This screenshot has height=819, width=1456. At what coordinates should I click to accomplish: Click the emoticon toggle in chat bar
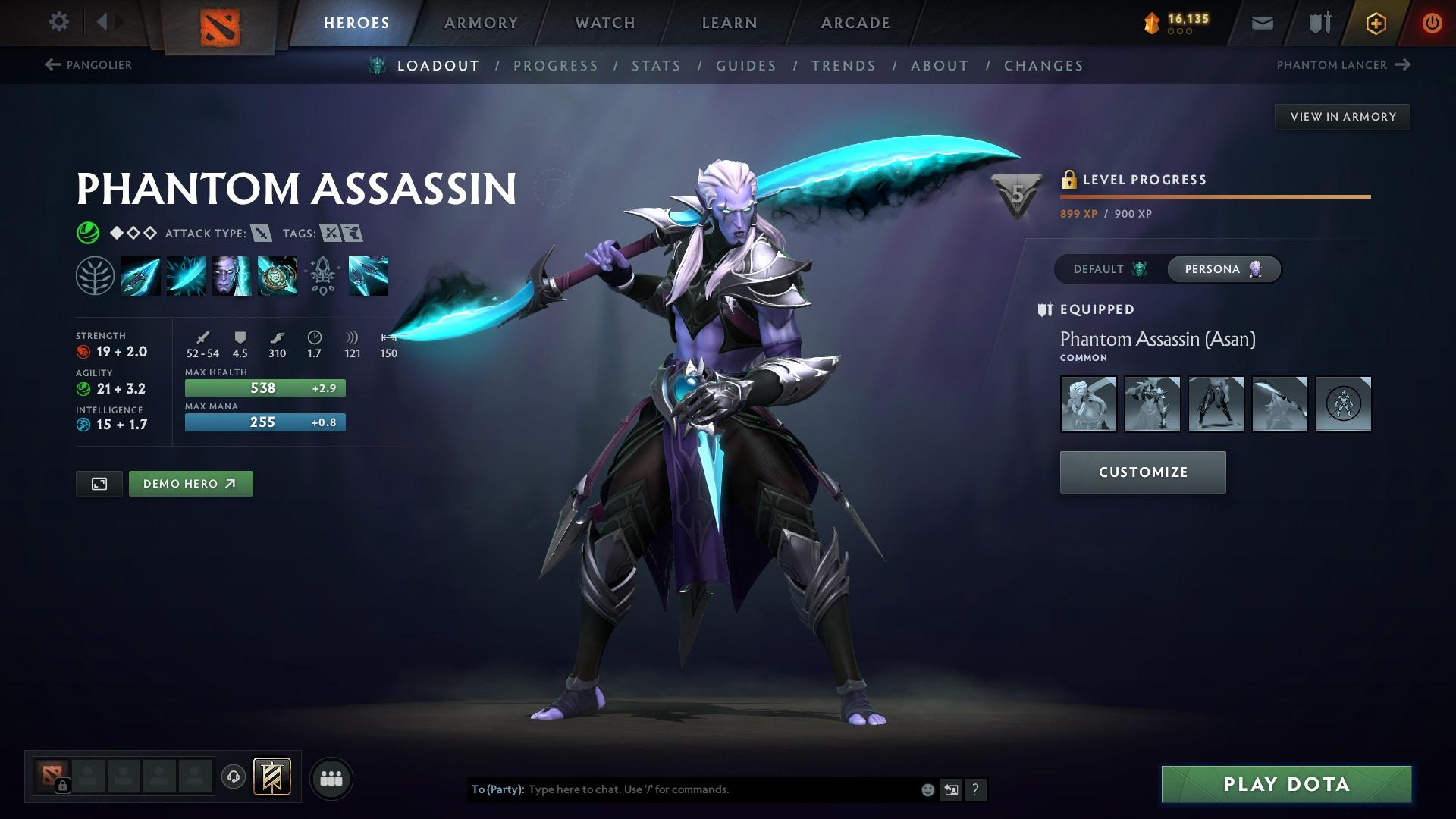pos(927,789)
